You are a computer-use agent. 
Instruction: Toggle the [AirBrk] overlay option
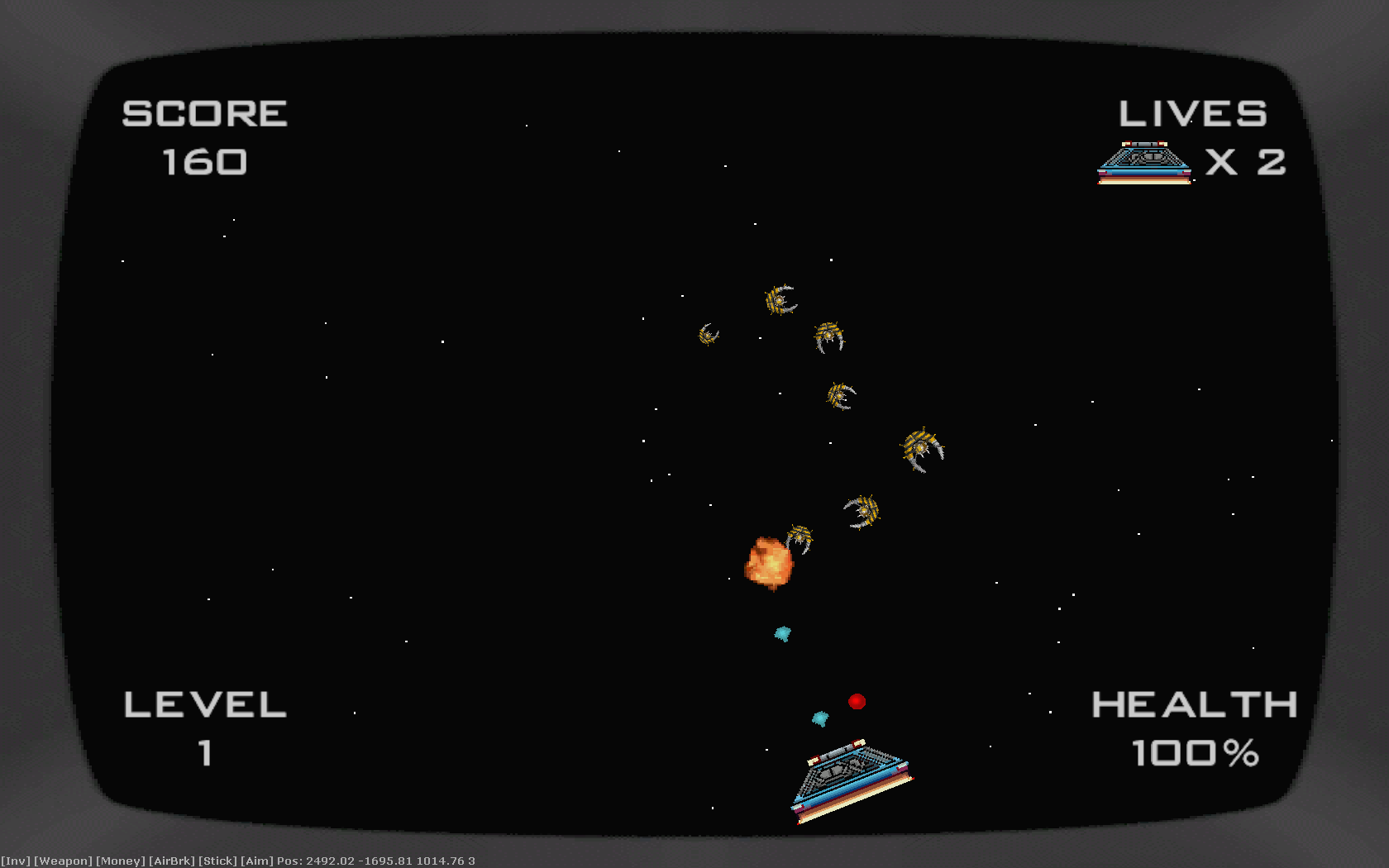[171, 861]
